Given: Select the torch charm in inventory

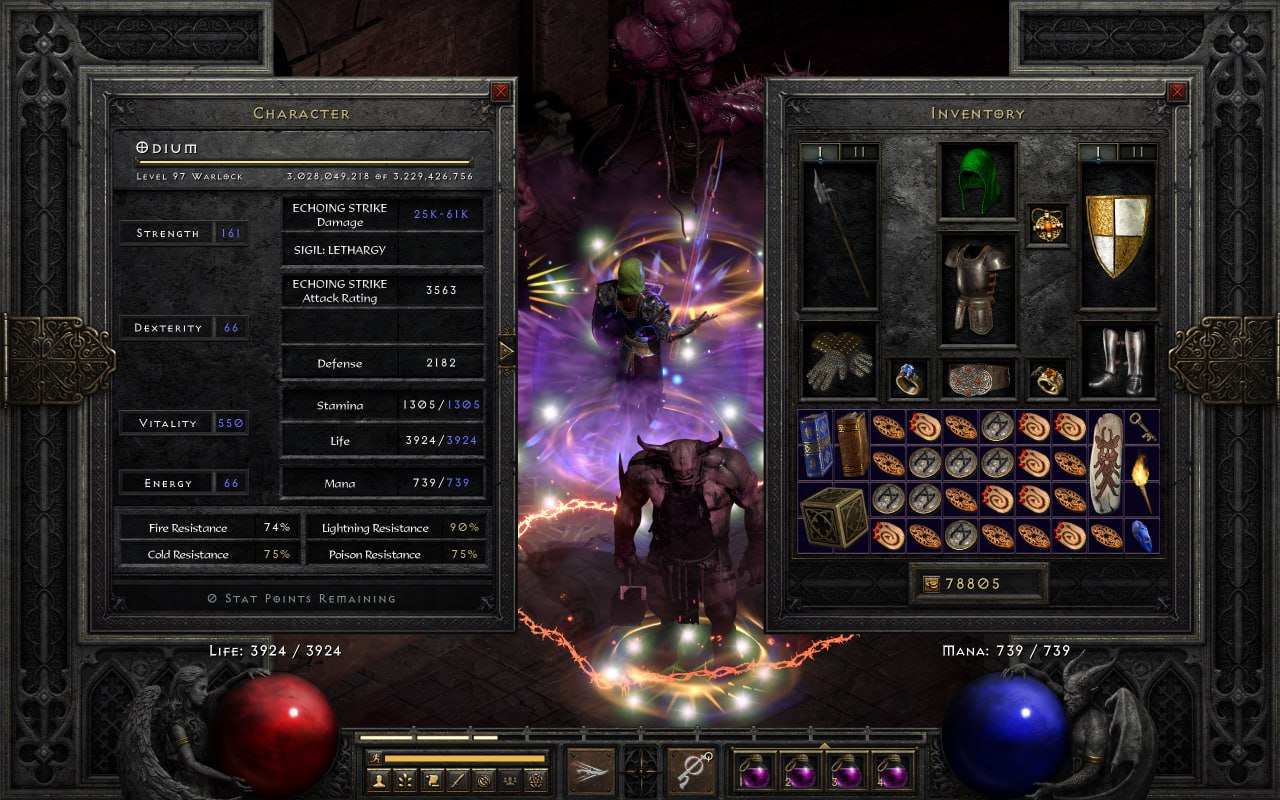Looking at the screenshot, I should pyautogui.click(x=1142, y=480).
